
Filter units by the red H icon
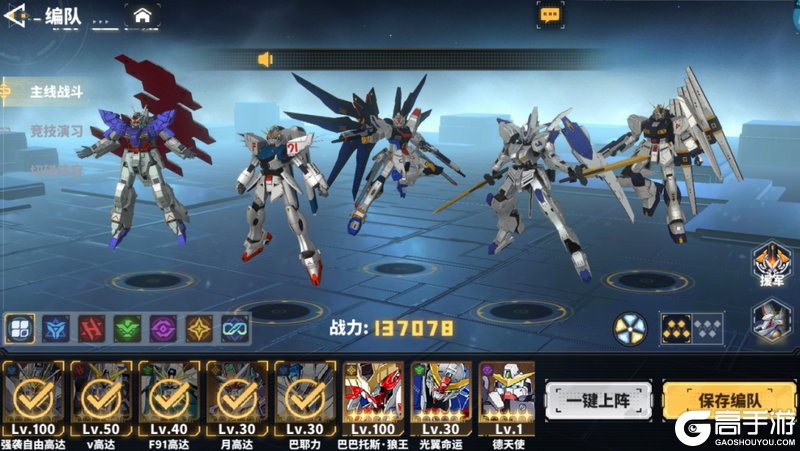point(92,328)
